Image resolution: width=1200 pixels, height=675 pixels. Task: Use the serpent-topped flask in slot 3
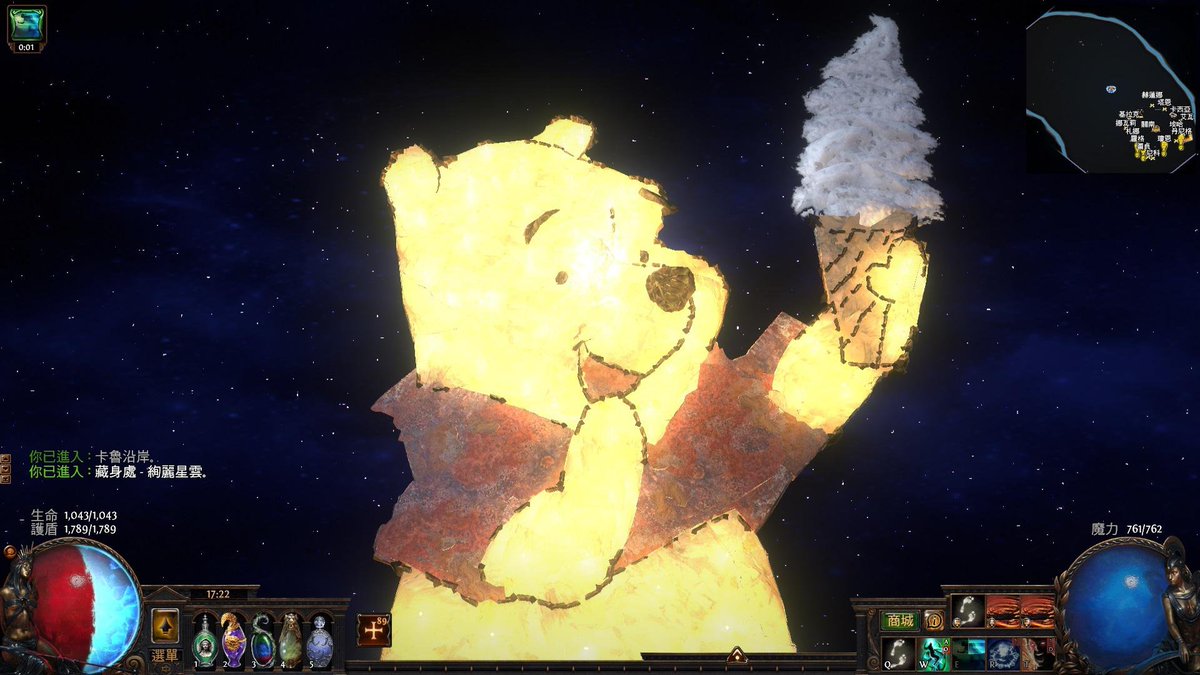[x=262, y=639]
